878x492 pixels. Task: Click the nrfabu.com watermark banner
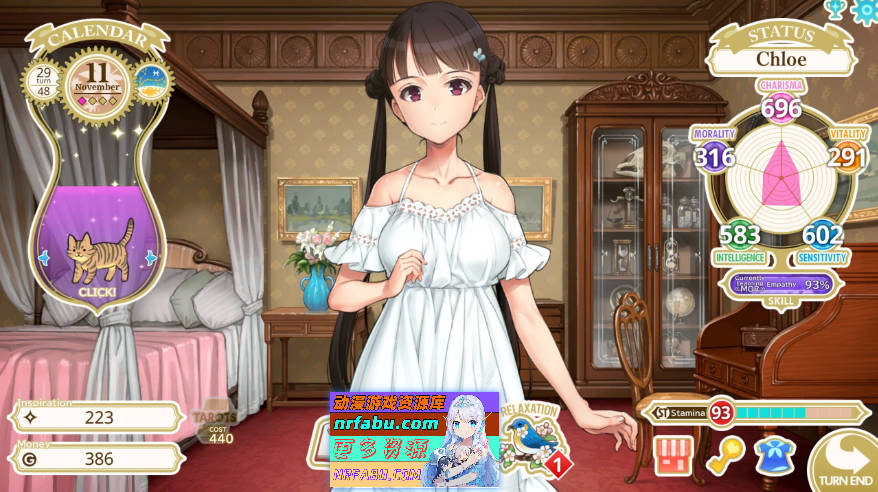414,439
